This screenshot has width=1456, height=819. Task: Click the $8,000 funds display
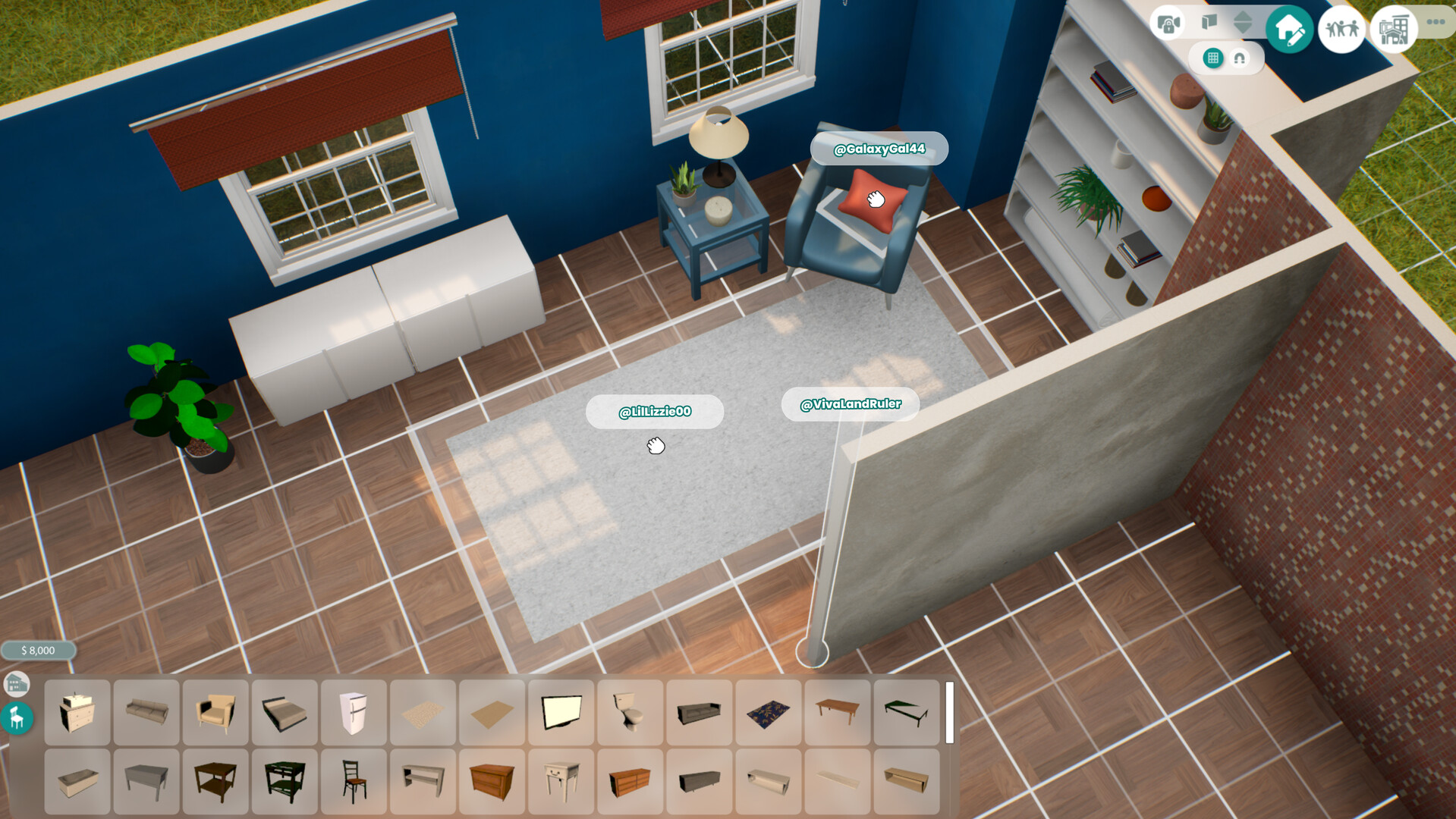(x=39, y=650)
